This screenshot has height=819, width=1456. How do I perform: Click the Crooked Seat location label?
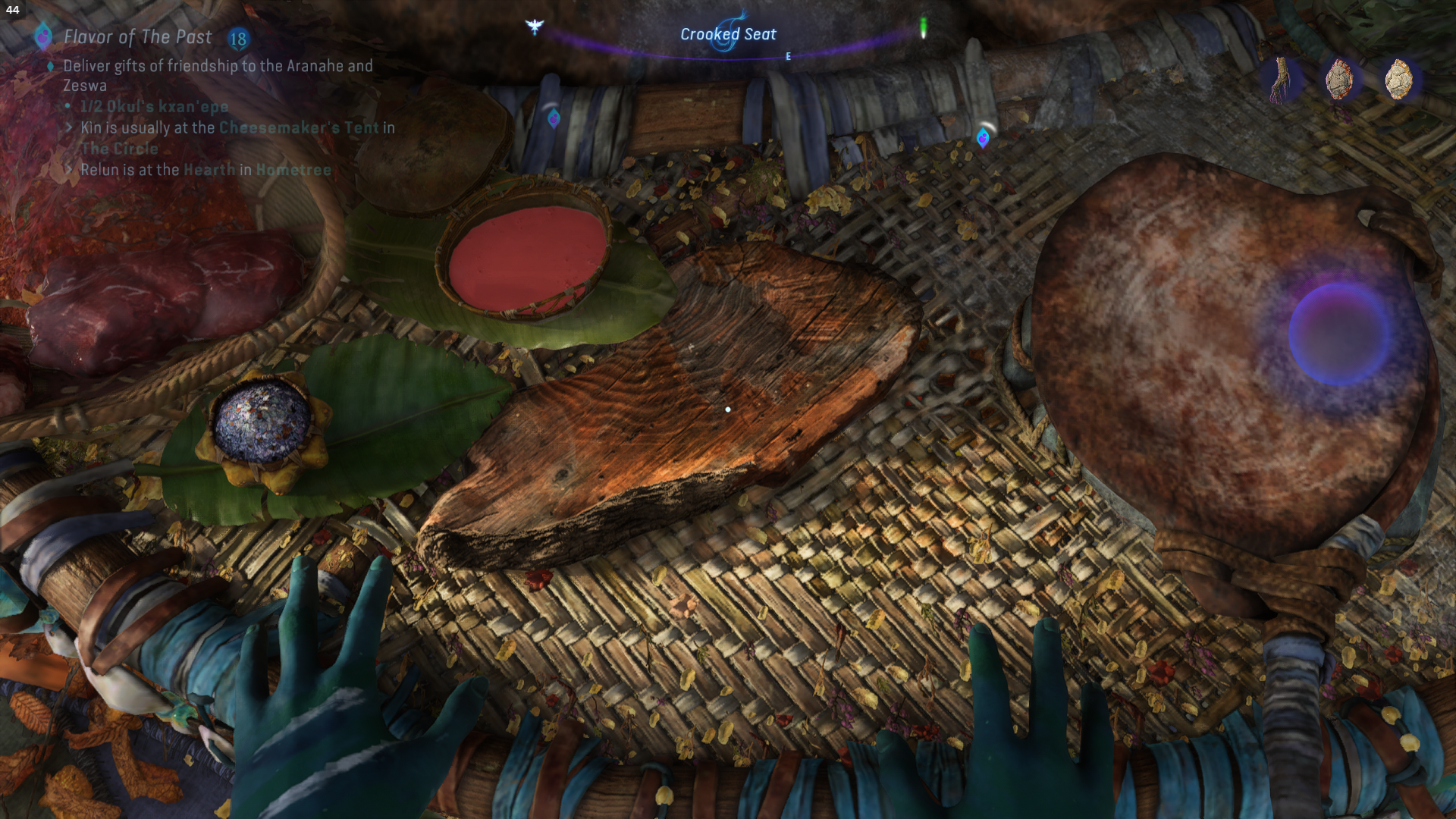point(728,34)
